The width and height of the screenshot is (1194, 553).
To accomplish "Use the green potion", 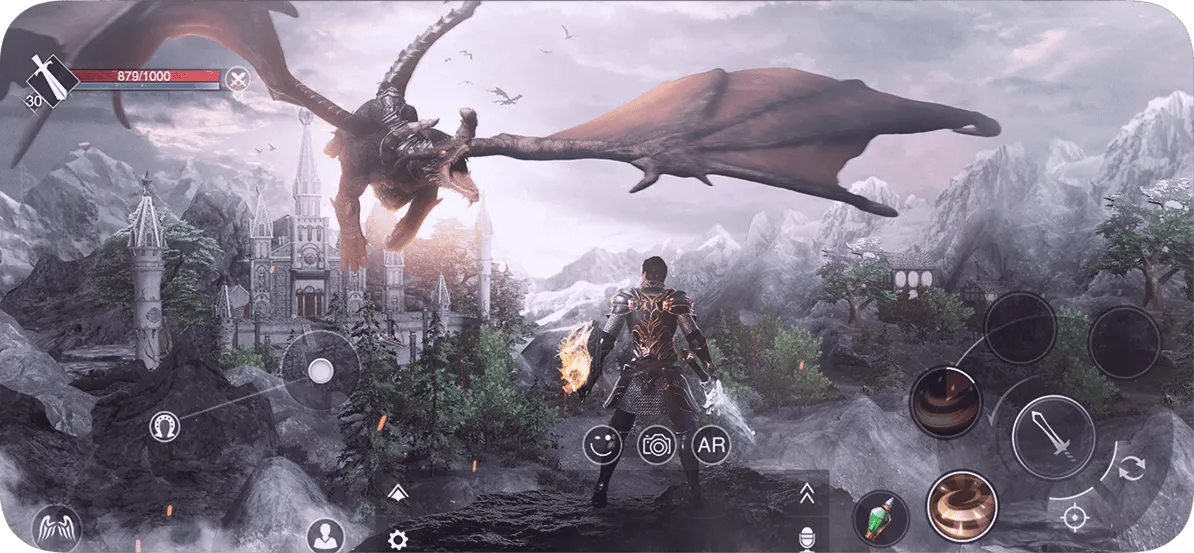I will [880, 518].
